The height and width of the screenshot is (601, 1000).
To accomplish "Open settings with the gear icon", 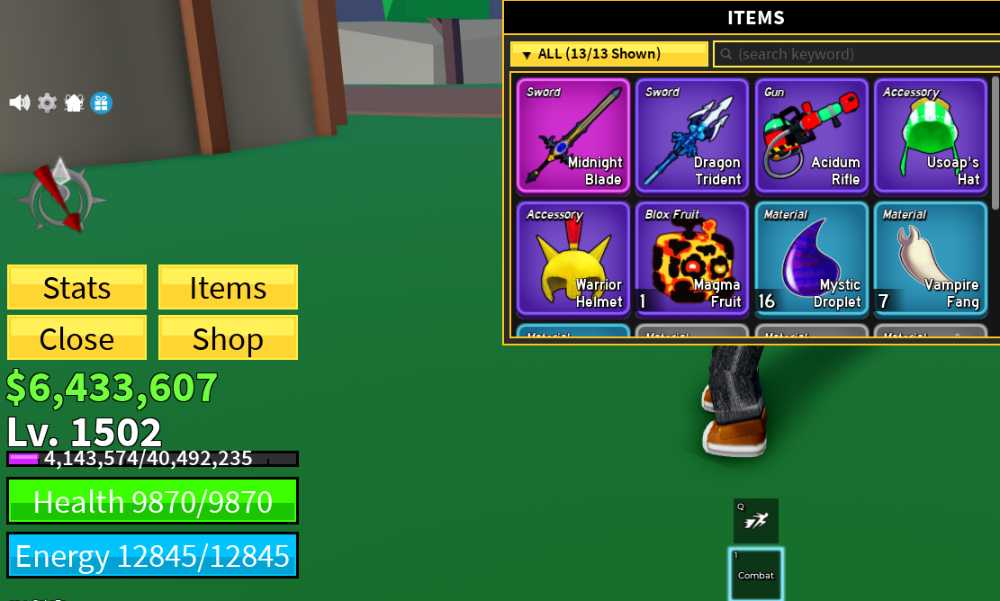I will (47, 103).
